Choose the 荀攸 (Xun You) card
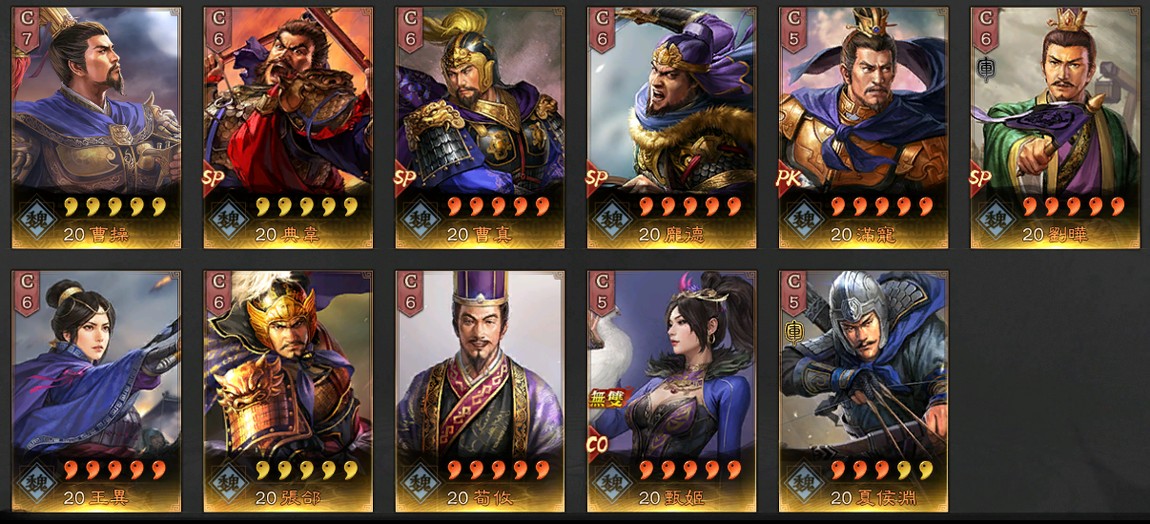The image size is (1150, 524). point(480,391)
